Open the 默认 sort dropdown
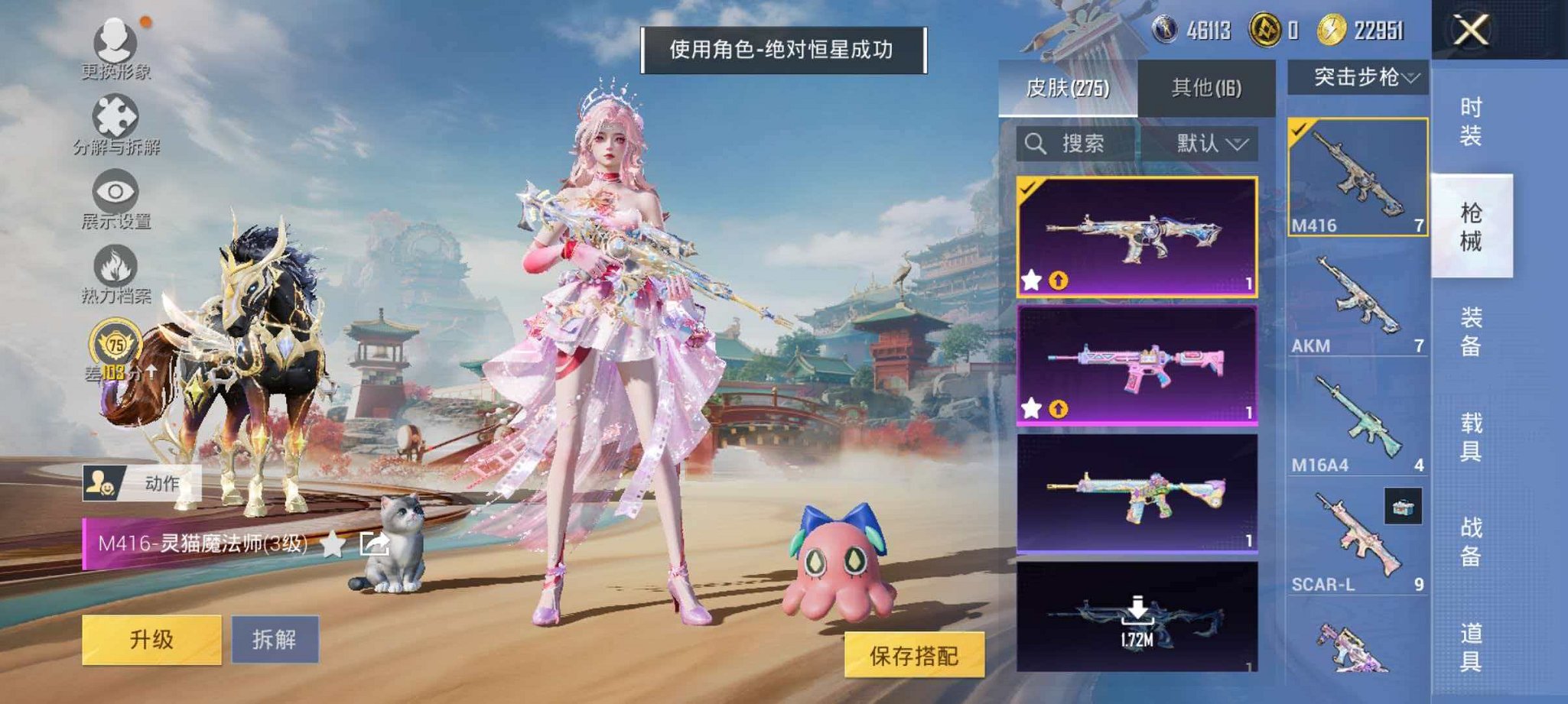The image size is (1568, 704). (1206, 144)
